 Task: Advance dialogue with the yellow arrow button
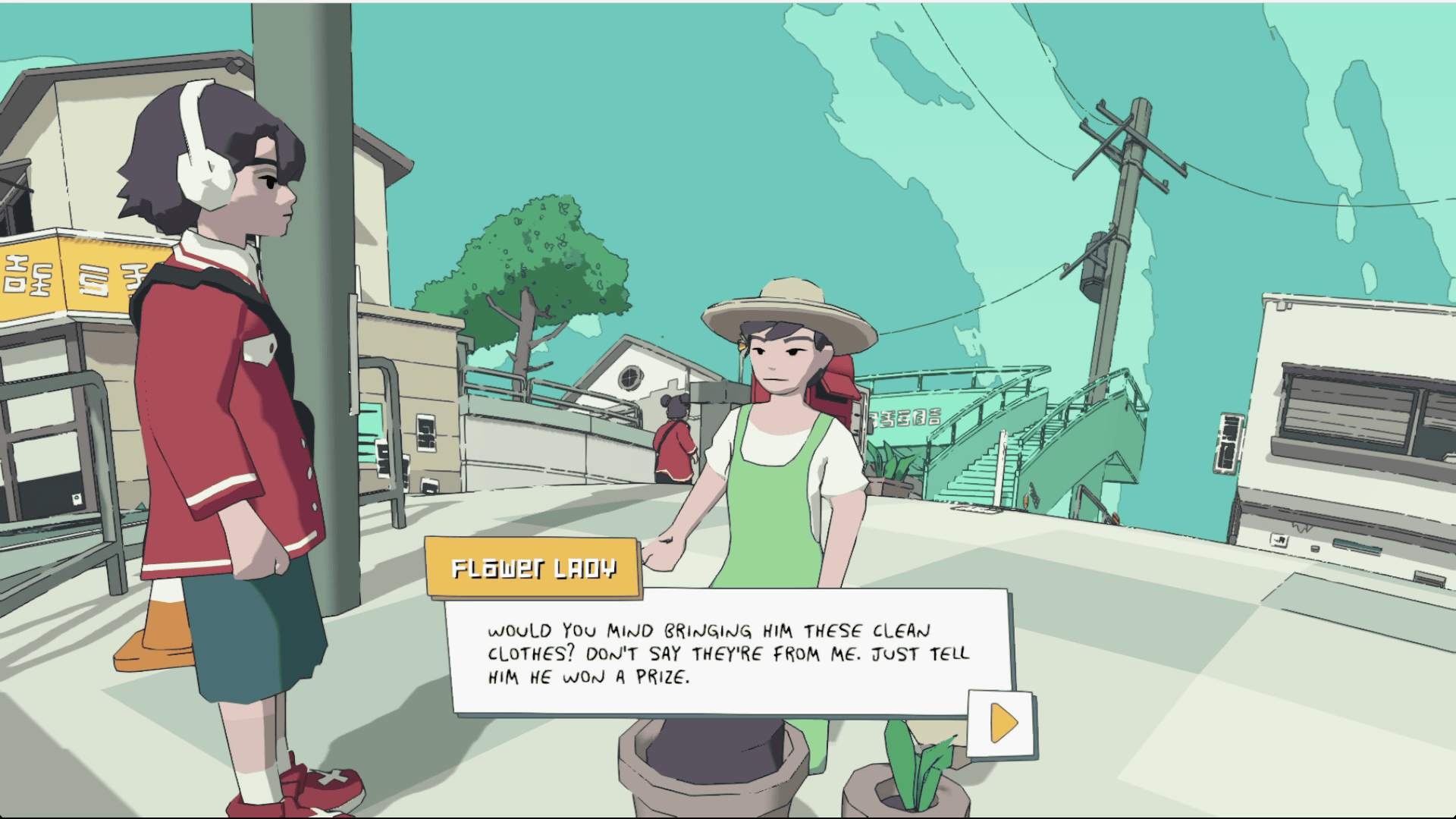[1003, 723]
